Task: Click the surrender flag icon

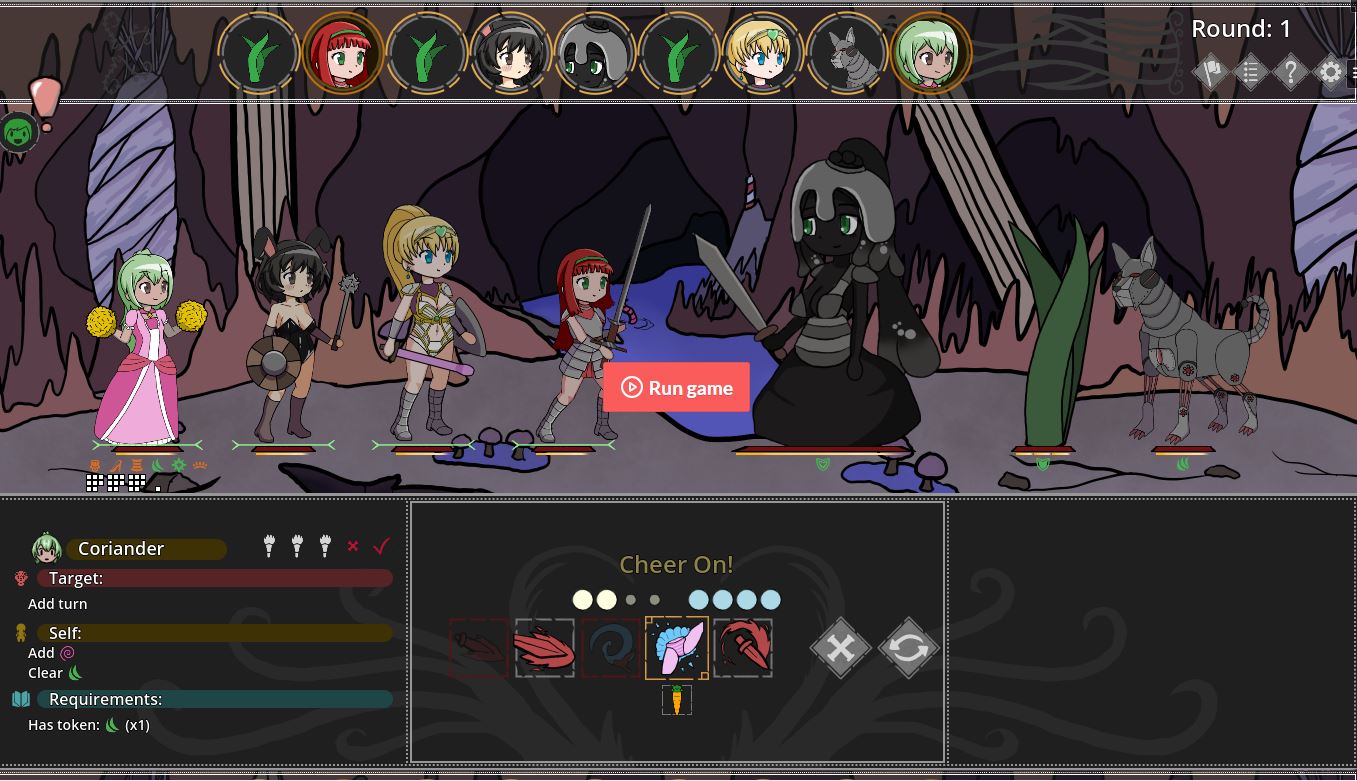Action: coord(1211,72)
